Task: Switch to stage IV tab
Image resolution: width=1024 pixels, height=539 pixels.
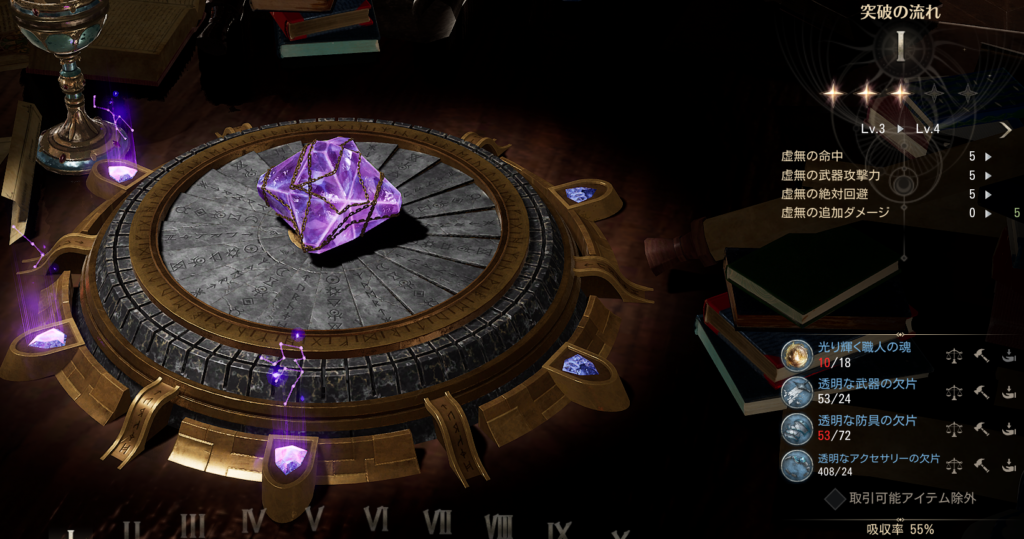Action: pos(254,523)
